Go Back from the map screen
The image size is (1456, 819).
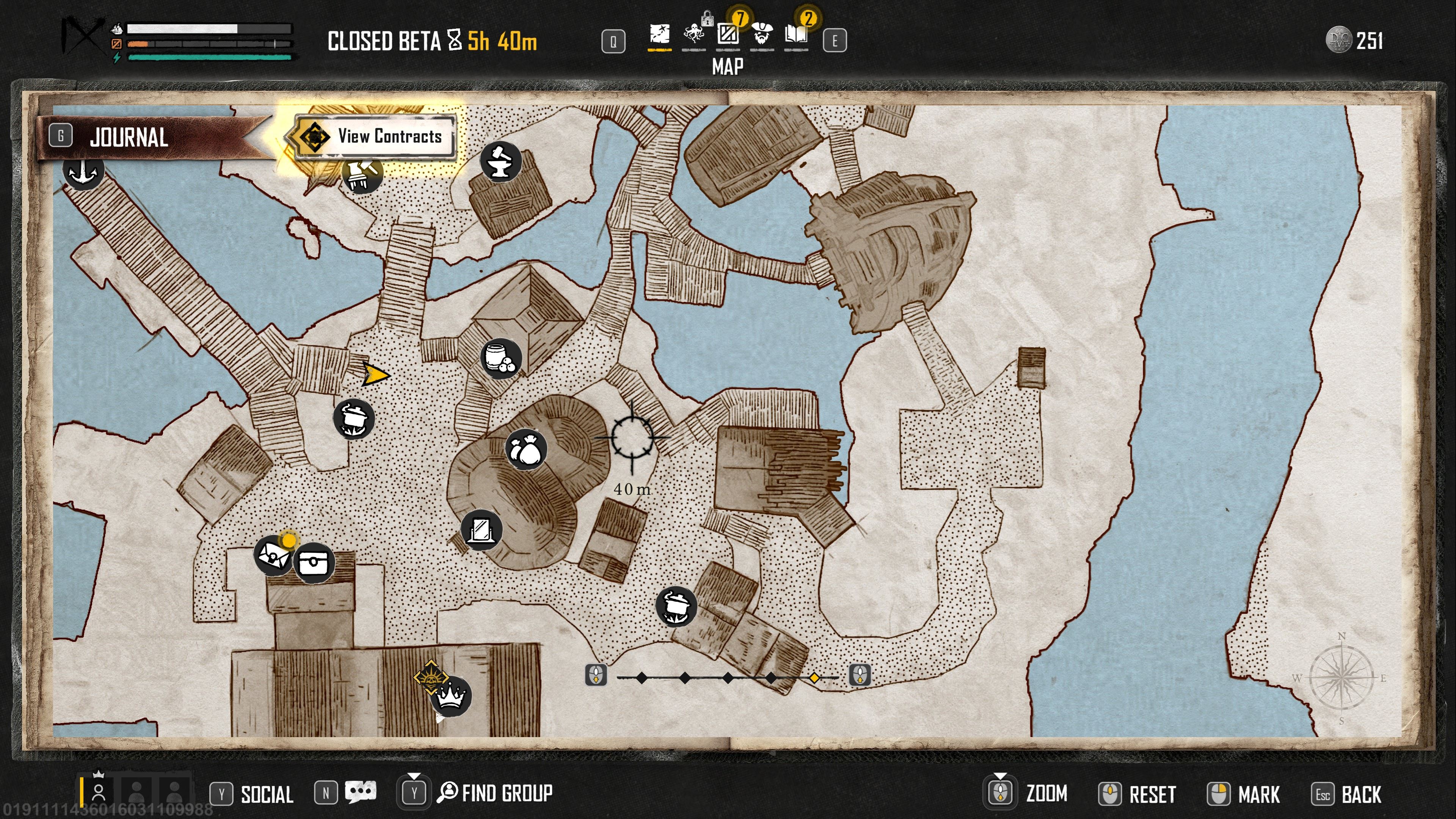(1360, 794)
